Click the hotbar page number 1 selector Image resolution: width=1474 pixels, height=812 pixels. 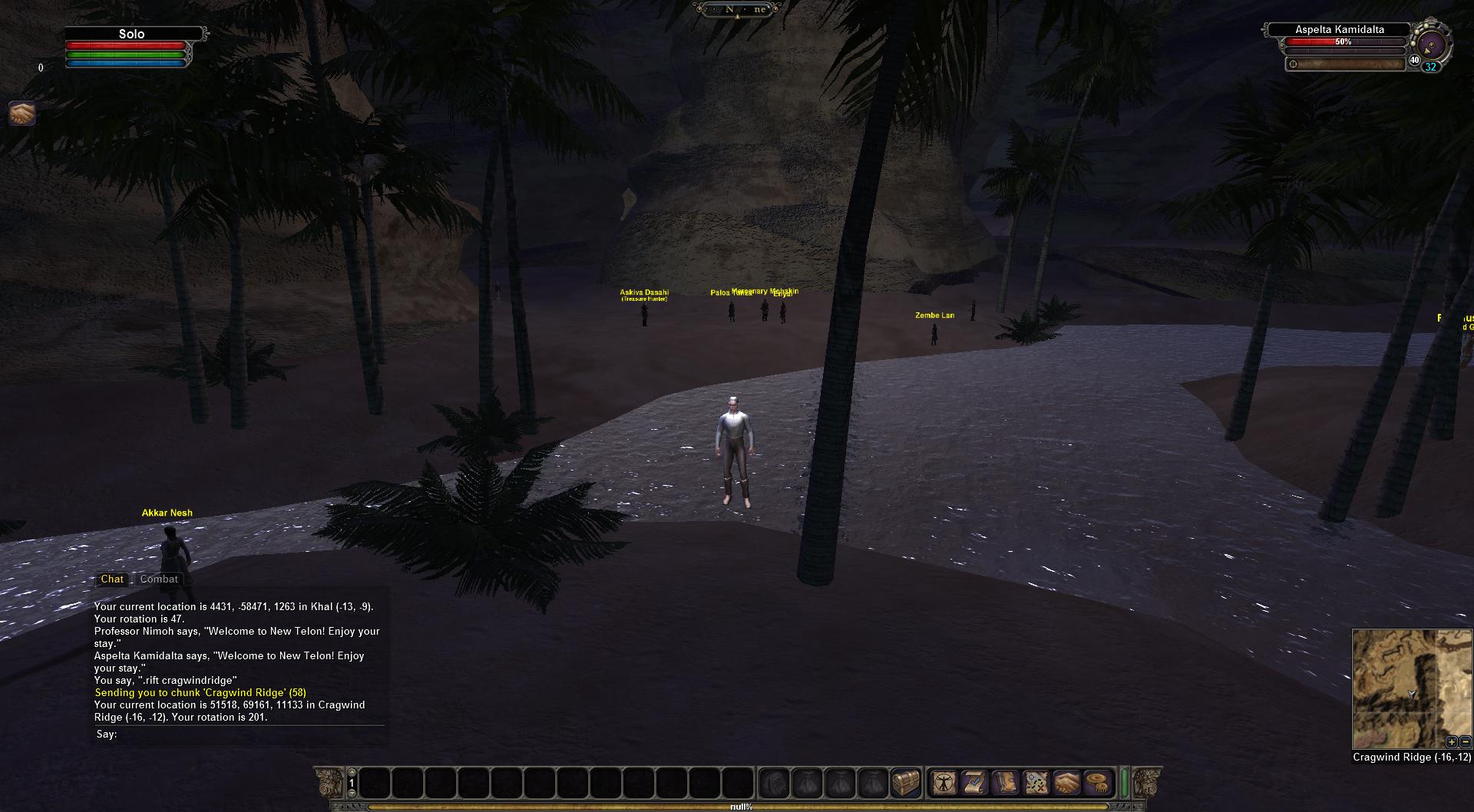[352, 784]
